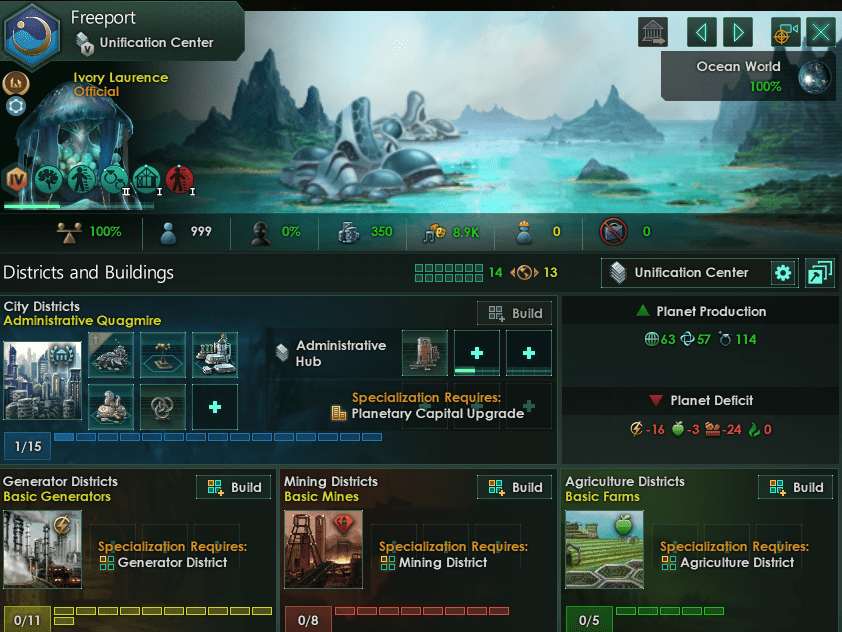Go to the next planet arrow
842x632 pixels.
click(738, 32)
